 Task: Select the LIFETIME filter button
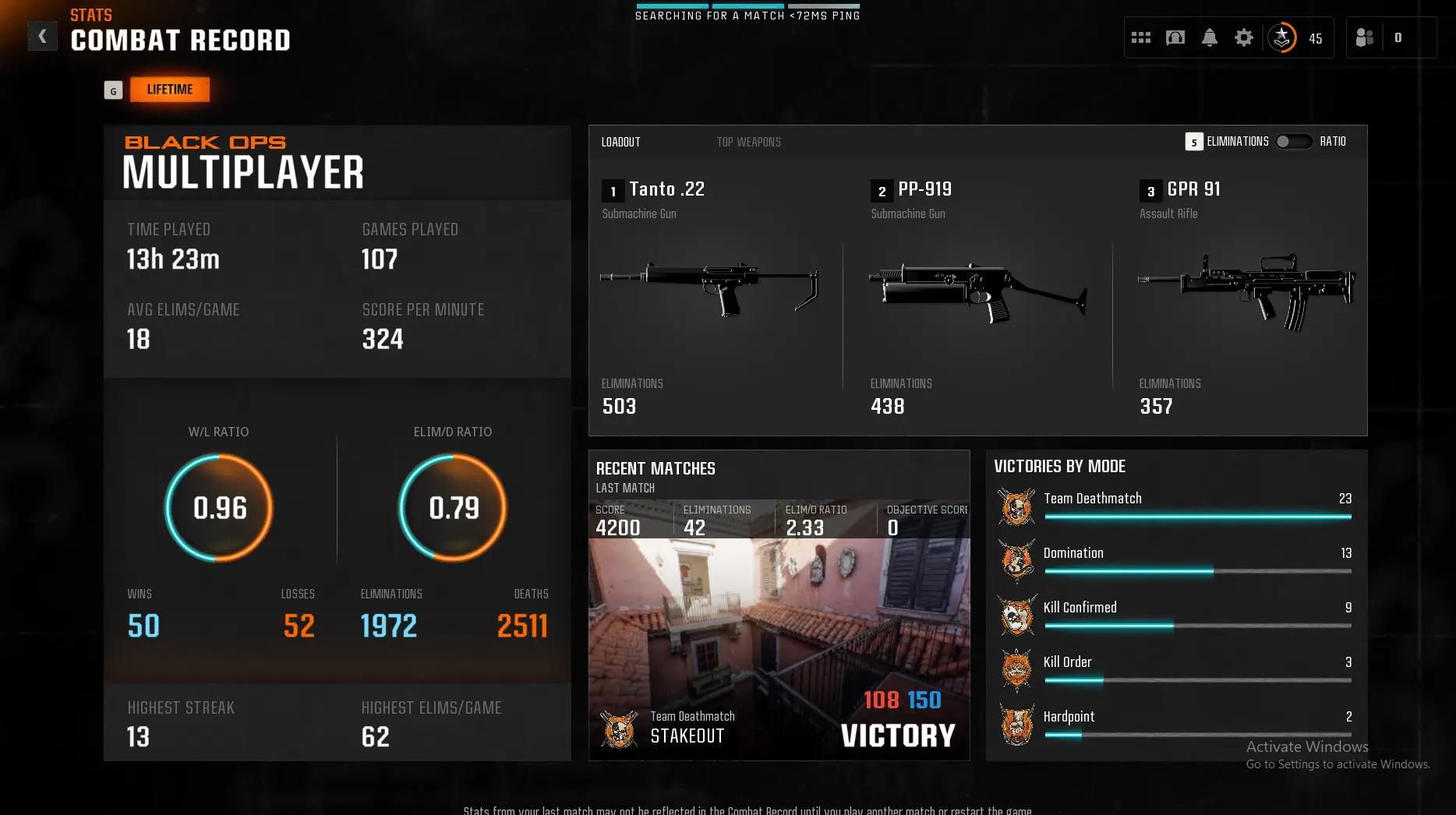tap(169, 89)
